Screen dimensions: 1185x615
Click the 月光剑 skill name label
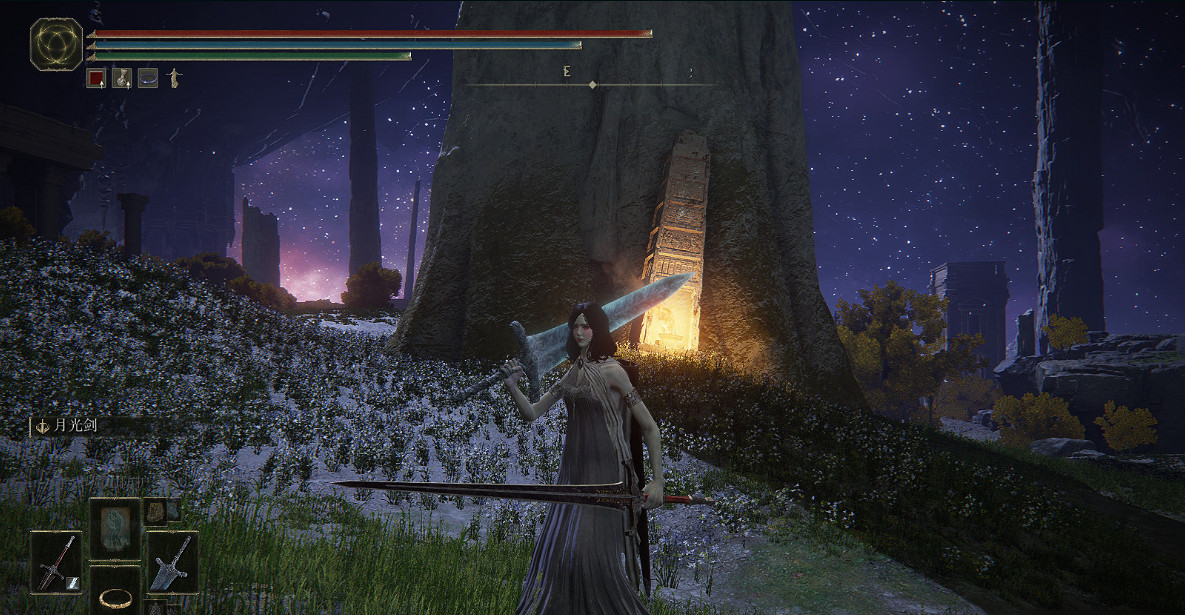68,425
